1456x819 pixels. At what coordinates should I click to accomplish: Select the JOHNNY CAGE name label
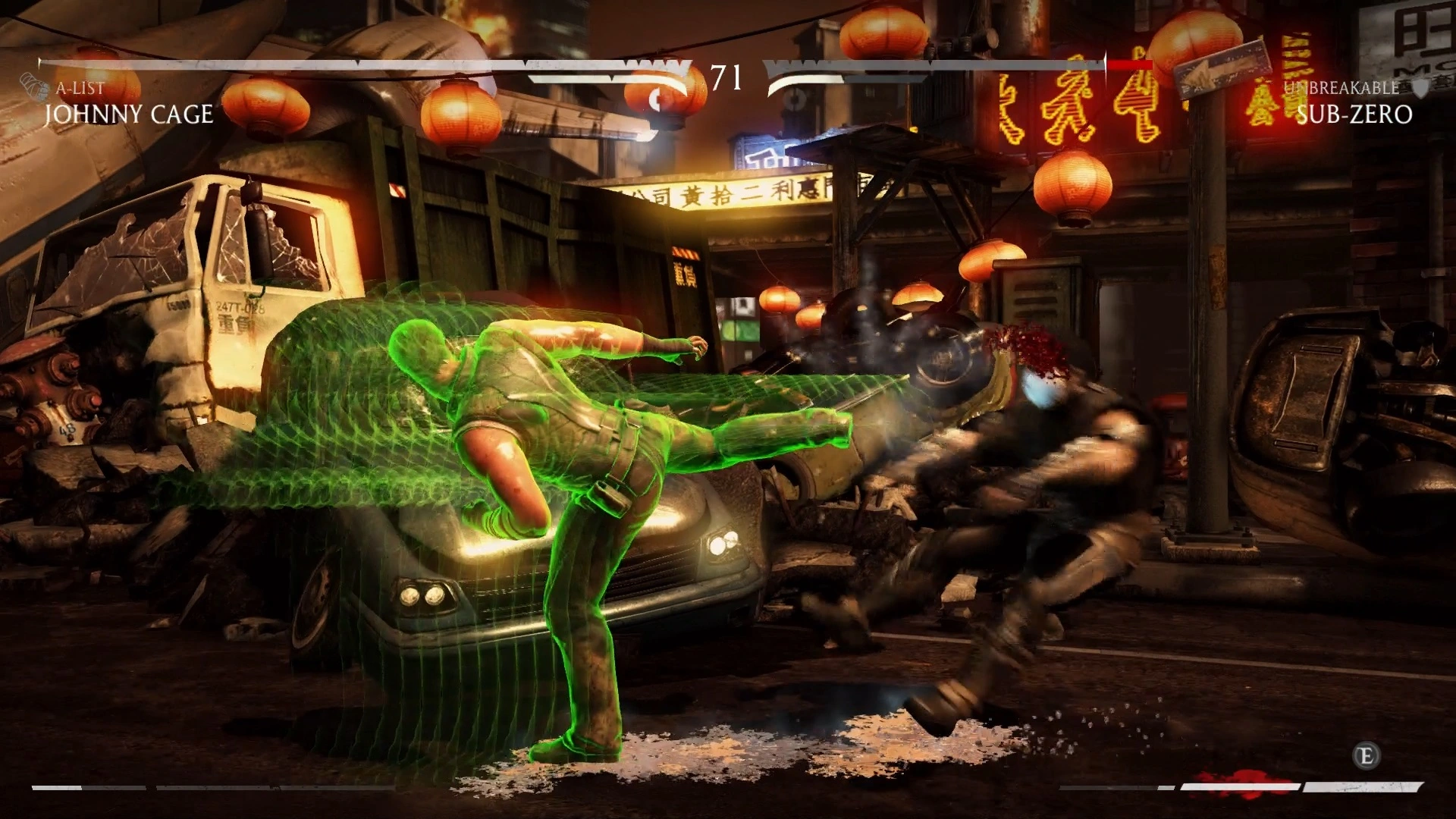(129, 114)
